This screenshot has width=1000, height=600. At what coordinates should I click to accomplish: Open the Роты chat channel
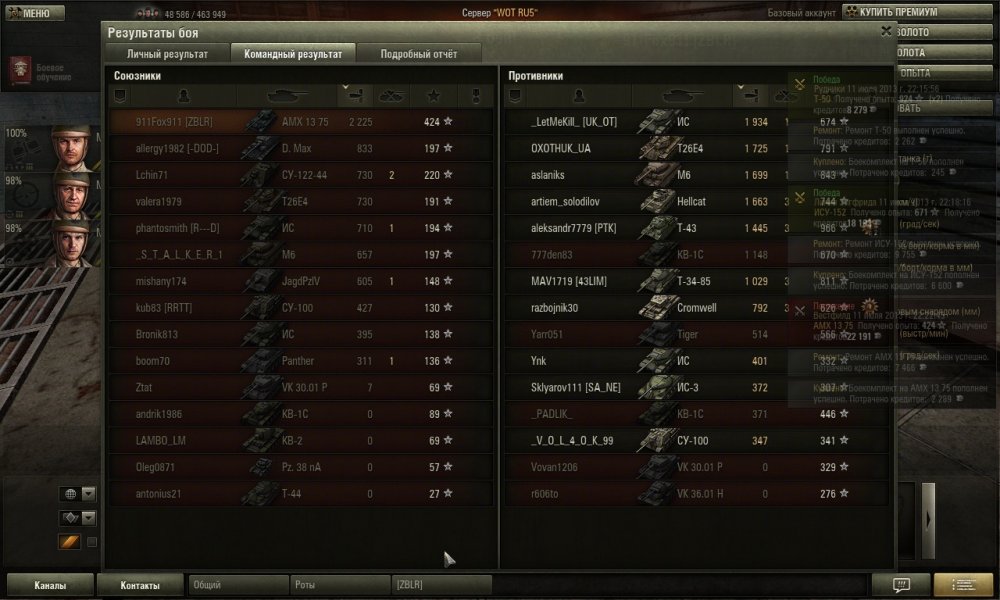point(339,585)
